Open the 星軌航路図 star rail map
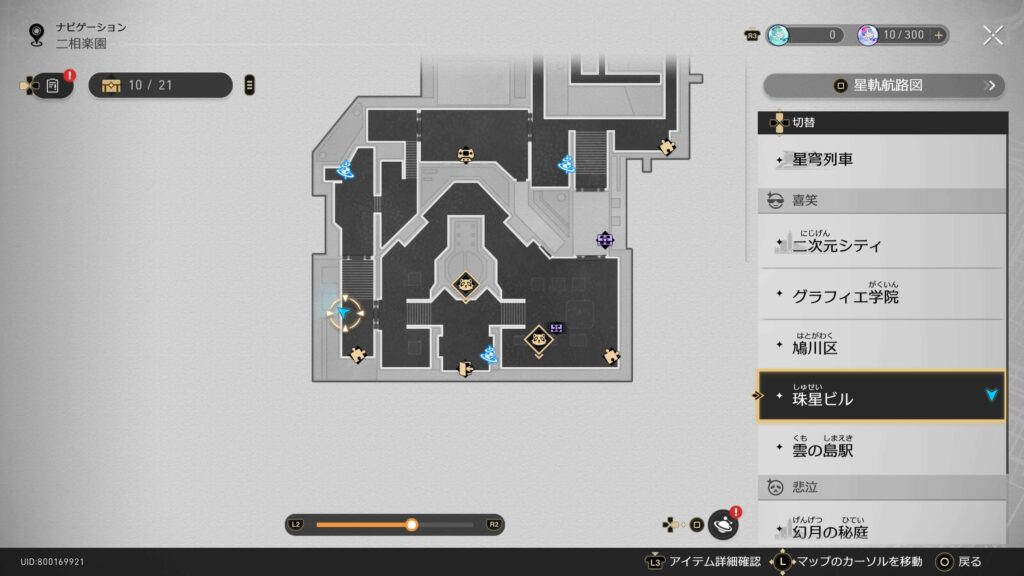This screenshot has width=1024, height=576. [x=883, y=86]
